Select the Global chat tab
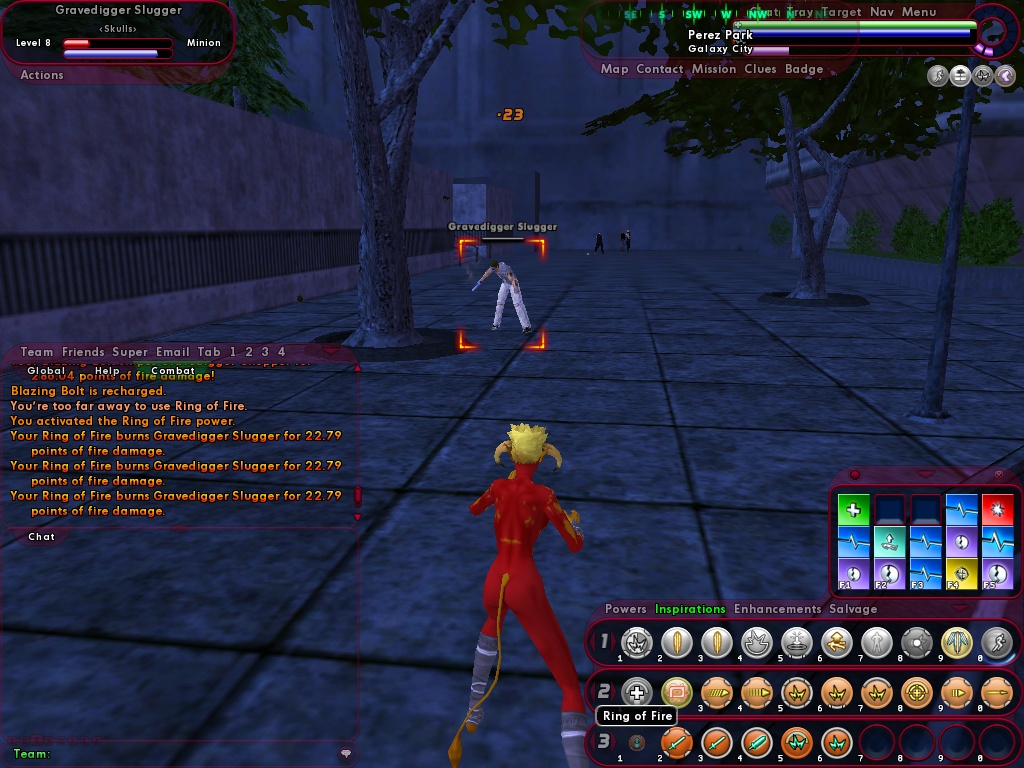Screen dimensions: 1024x768 pyautogui.click(x=47, y=371)
